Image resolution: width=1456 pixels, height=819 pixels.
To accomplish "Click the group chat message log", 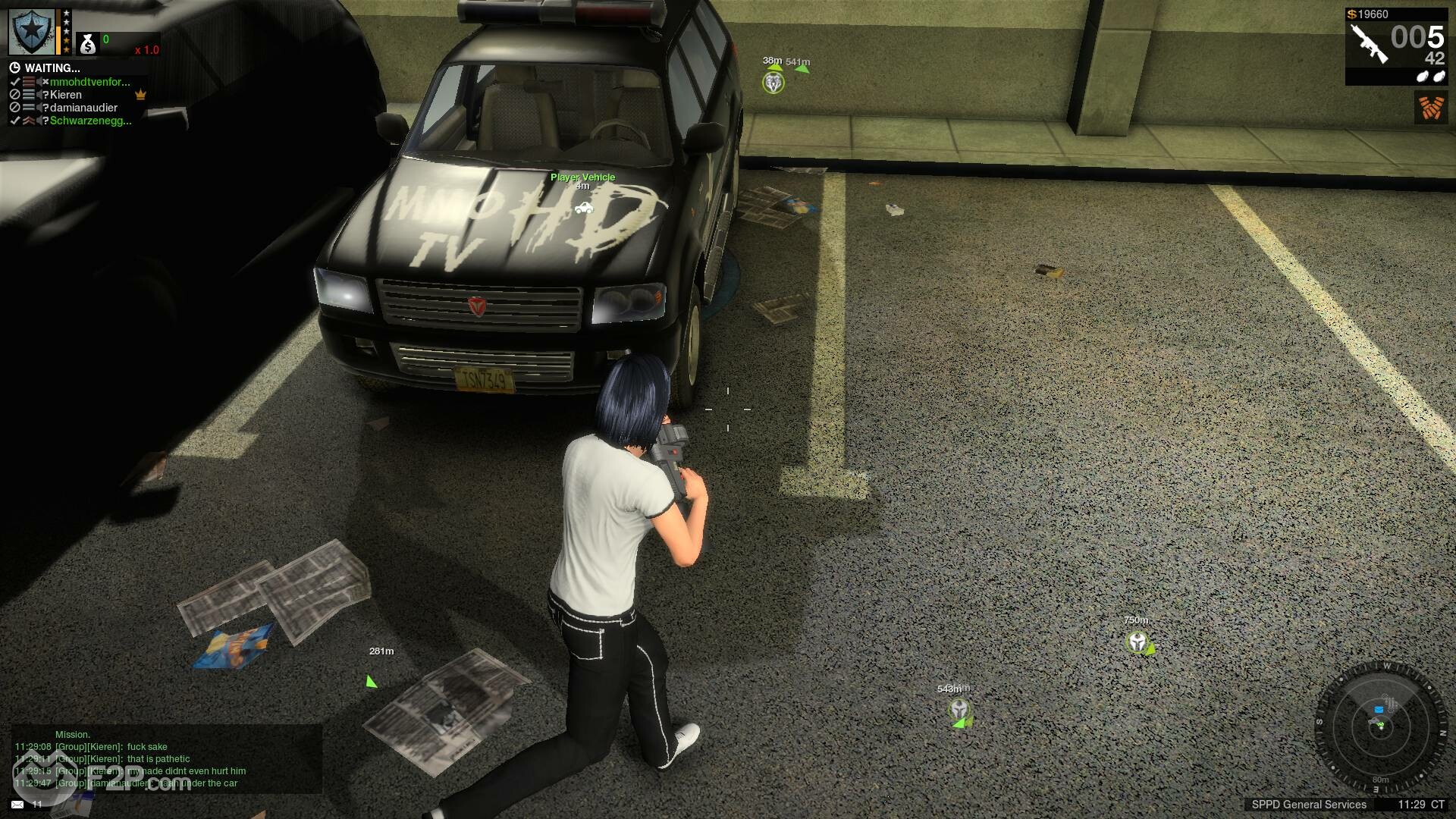I will tap(152, 764).
